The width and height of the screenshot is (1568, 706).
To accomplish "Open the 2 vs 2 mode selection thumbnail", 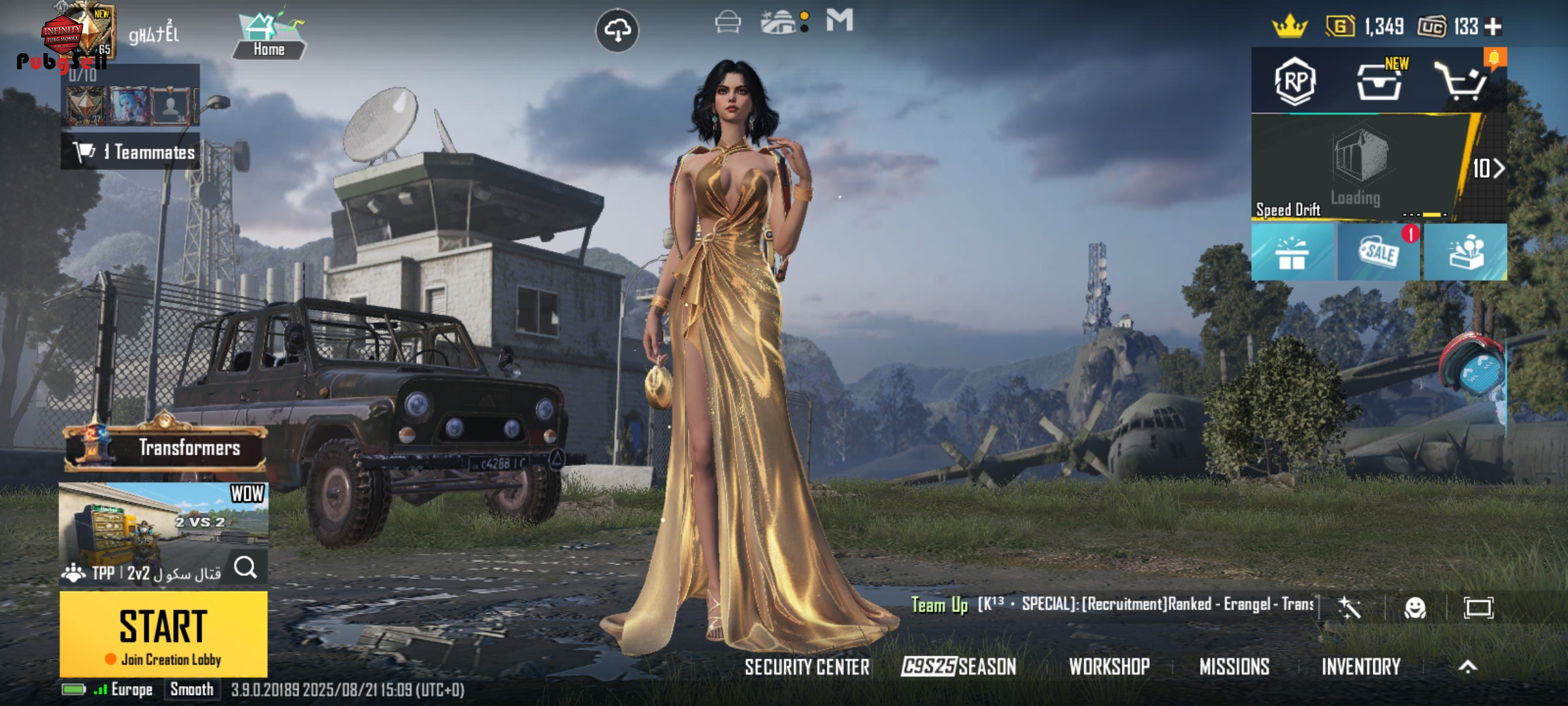I will [x=163, y=520].
